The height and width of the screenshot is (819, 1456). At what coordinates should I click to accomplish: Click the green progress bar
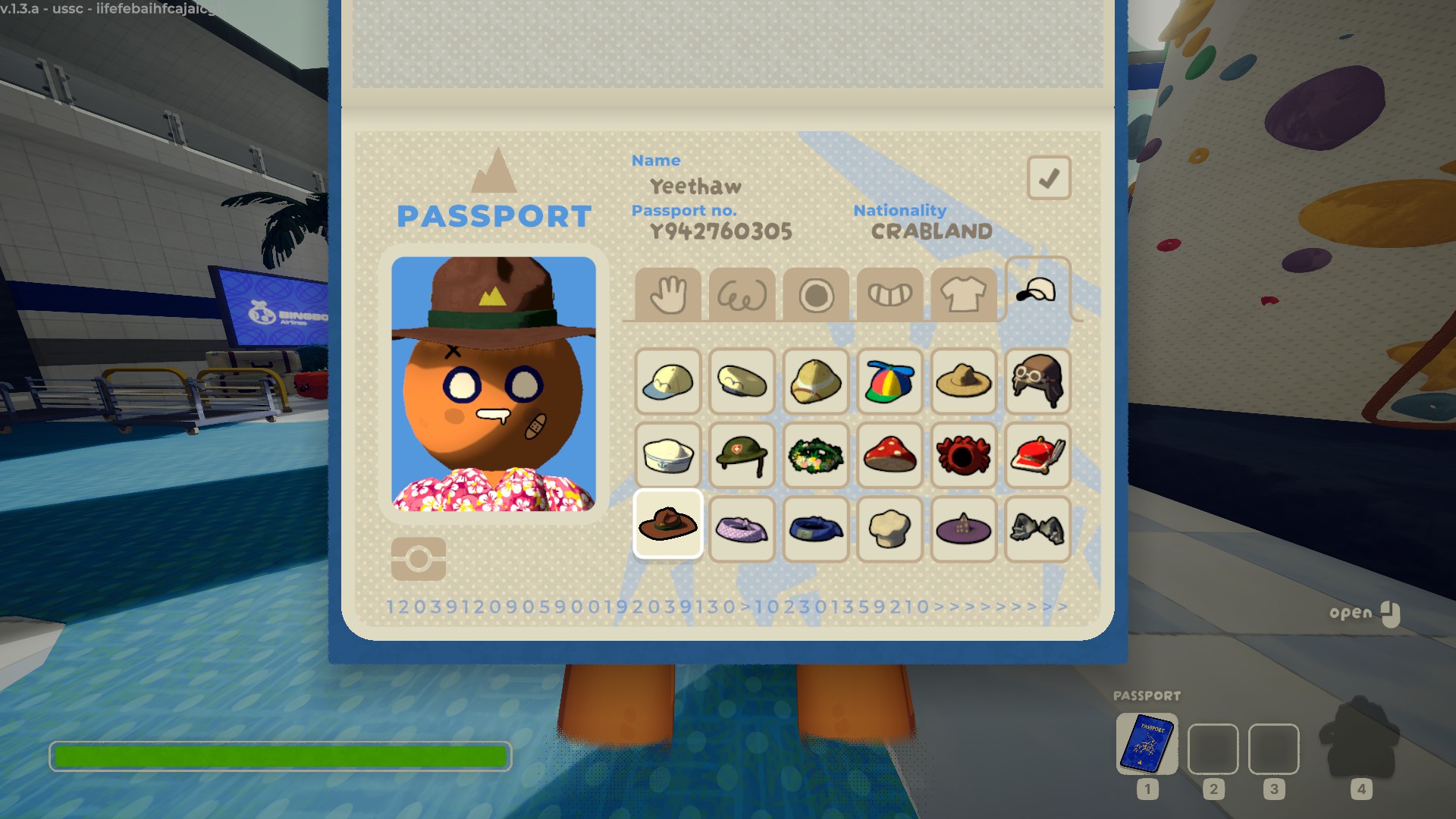[x=281, y=756]
